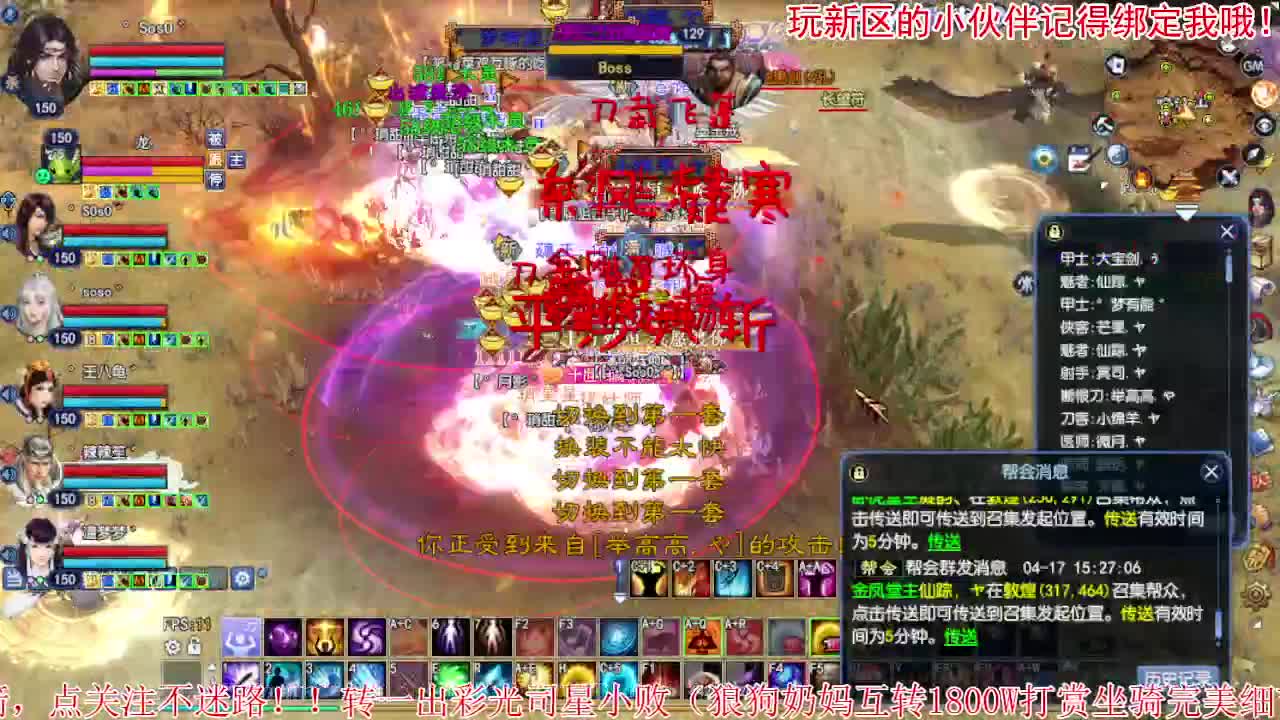Click Soso's red health bar
Image resolution: width=1280 pixels, height=720 pixels.
pyautogui.click(x=156, y=50)
